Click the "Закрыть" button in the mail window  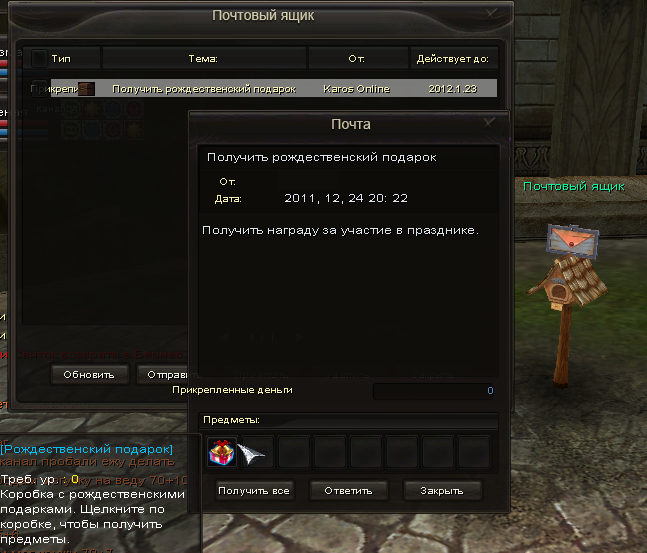coord(442,491)
